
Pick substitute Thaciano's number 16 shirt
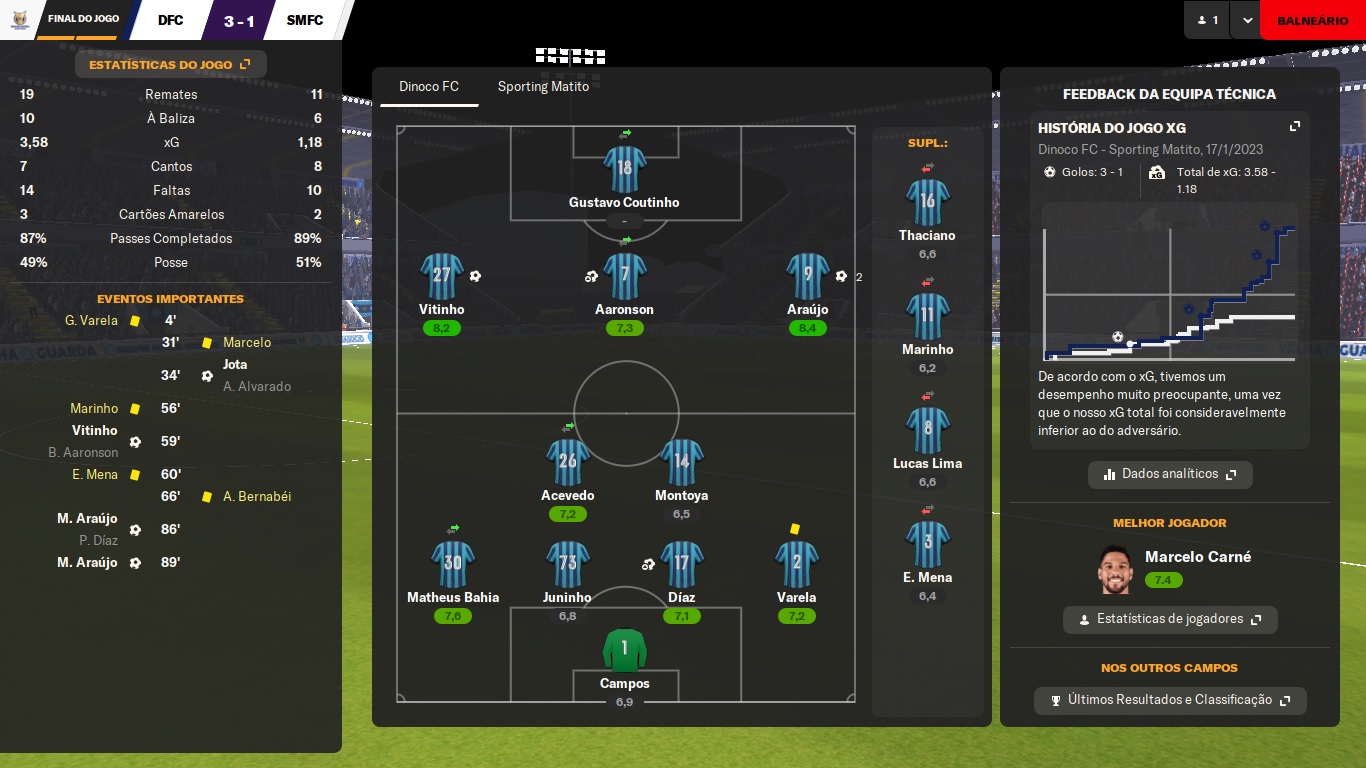click(x=927, y=201)
